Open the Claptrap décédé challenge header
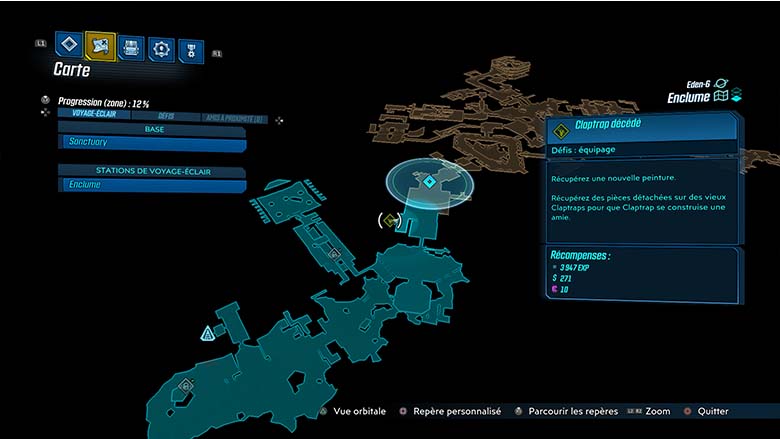The image size is (780, 439). coord(642,126)
